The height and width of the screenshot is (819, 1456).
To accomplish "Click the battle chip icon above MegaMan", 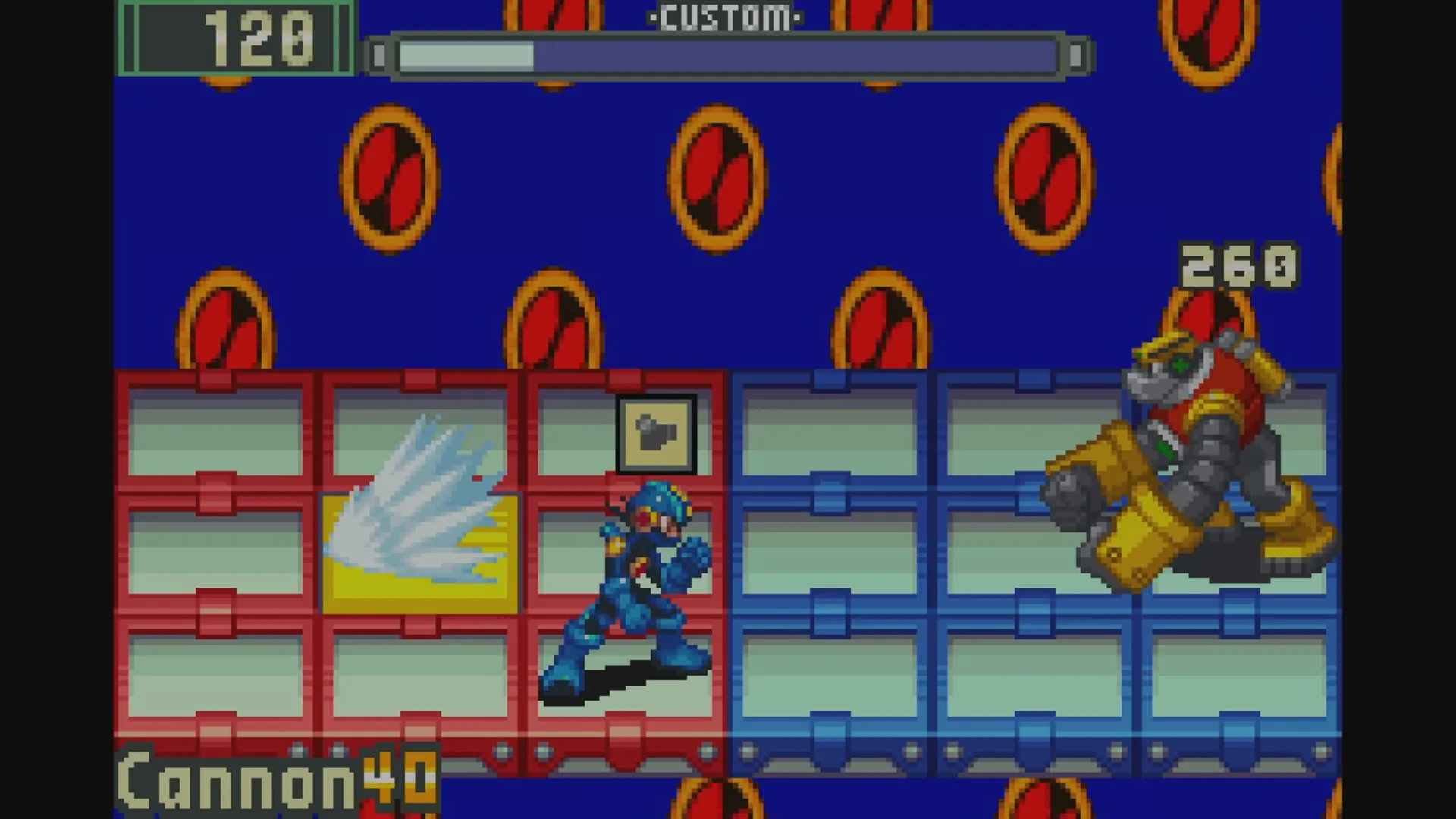I will tap(657, 435).
